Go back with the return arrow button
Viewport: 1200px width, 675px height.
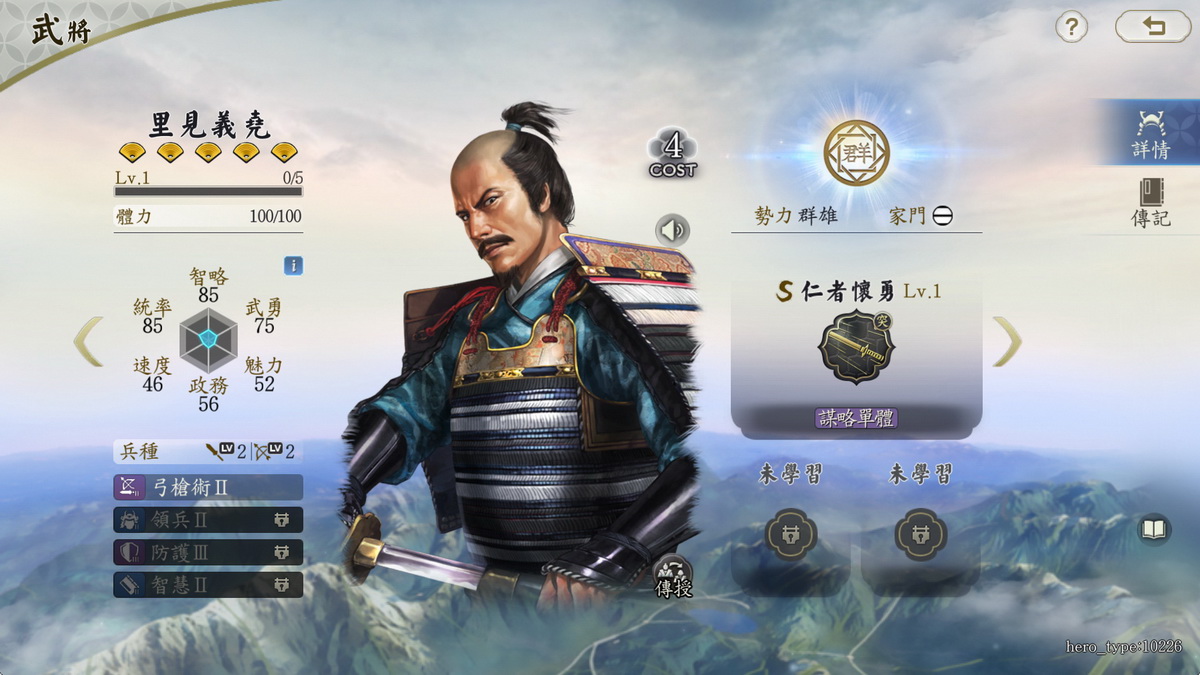point(1153,27)
